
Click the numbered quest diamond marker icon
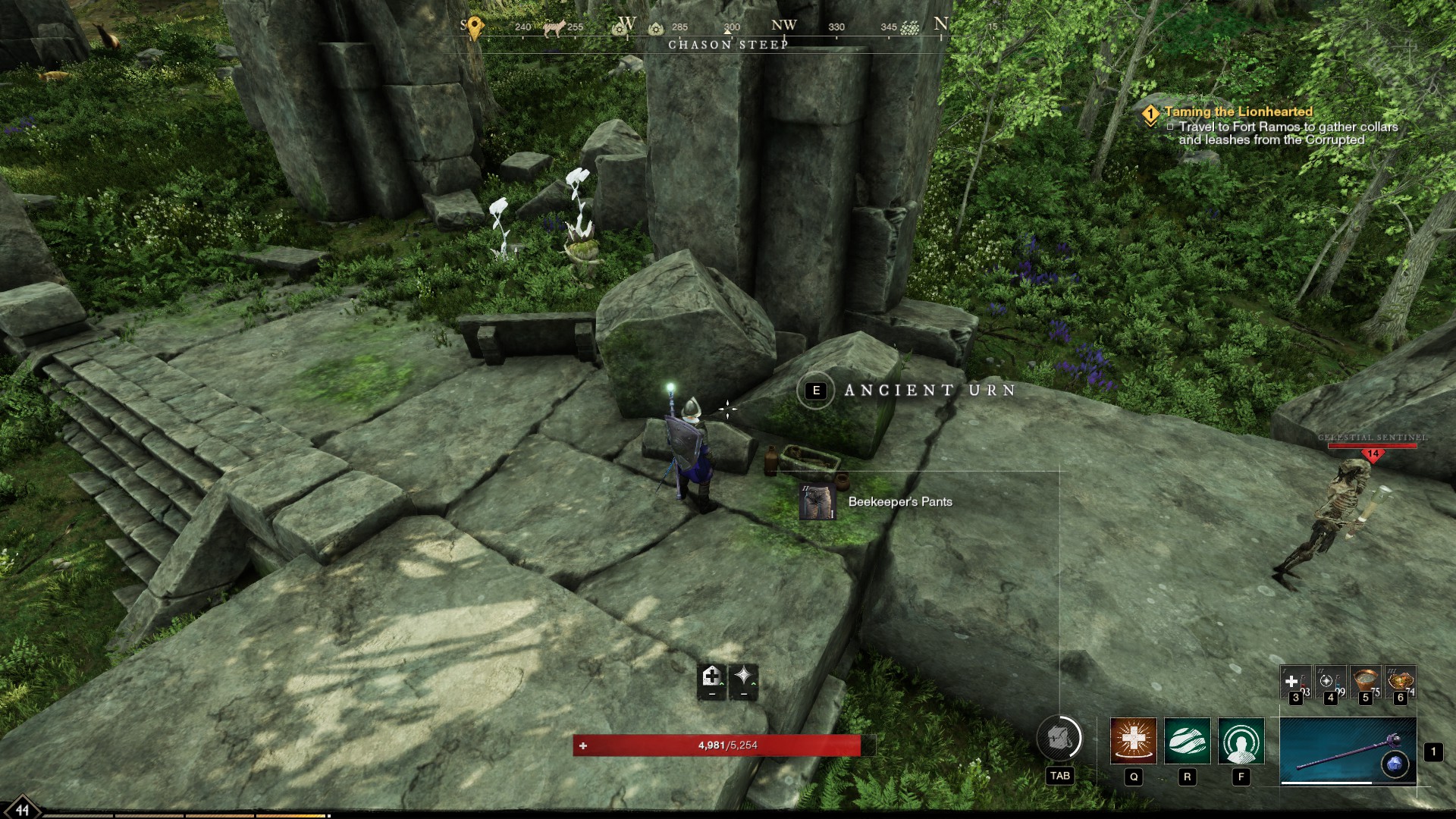[1150, 111]
